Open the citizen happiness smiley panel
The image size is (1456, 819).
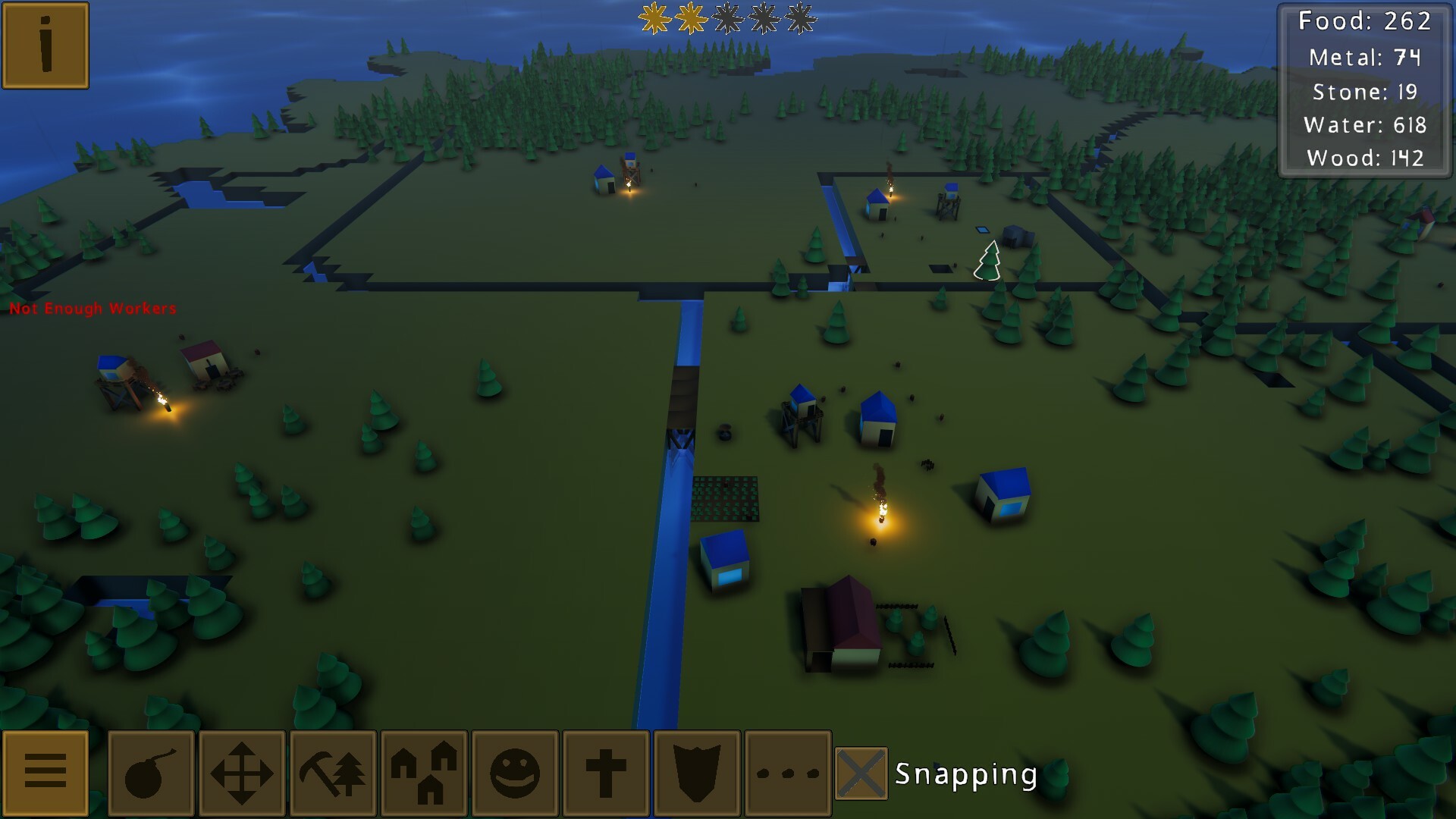[514, 774]
